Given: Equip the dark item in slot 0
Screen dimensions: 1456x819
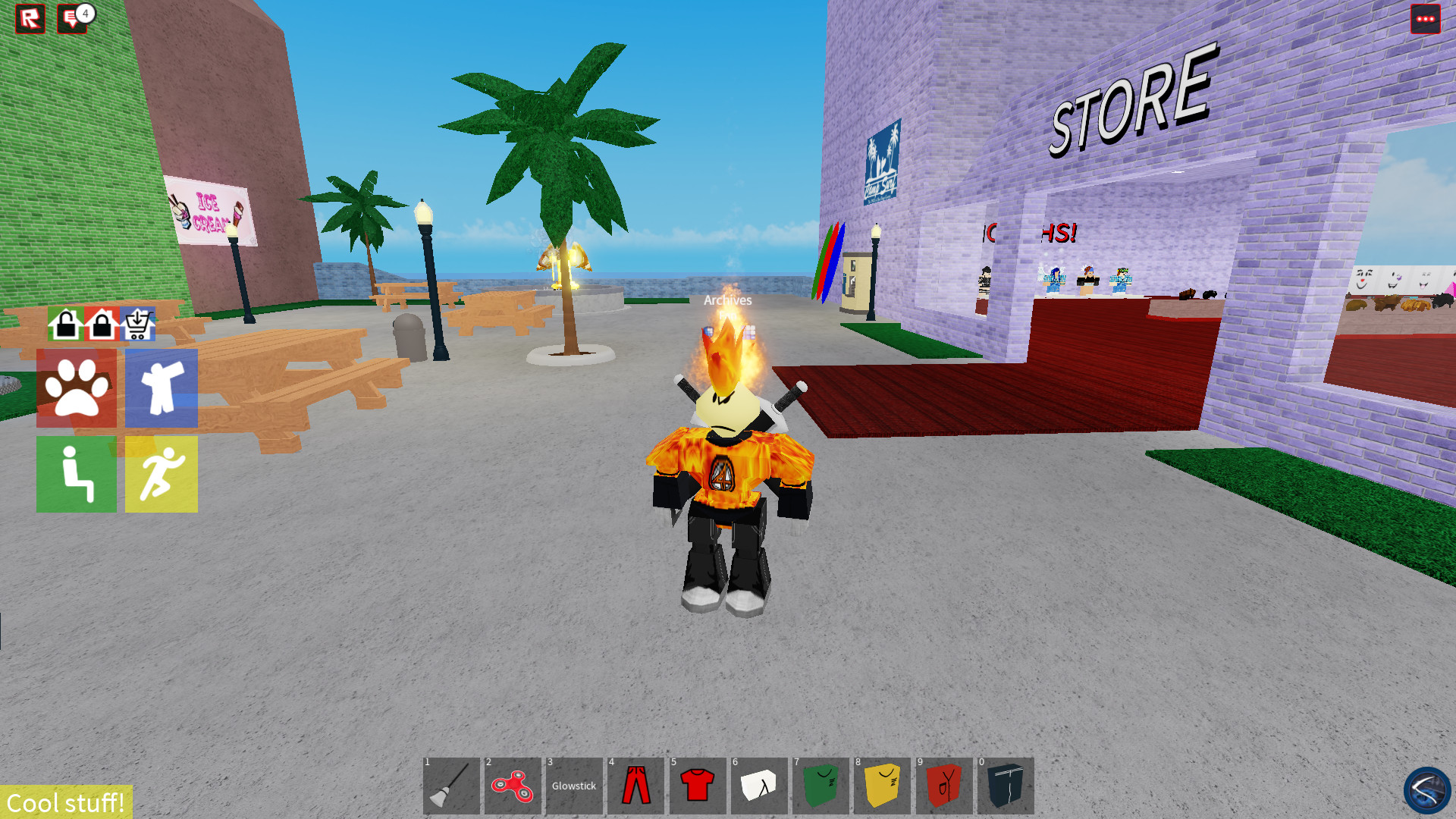Looking at the screenshot, I should pos(1005,786).
